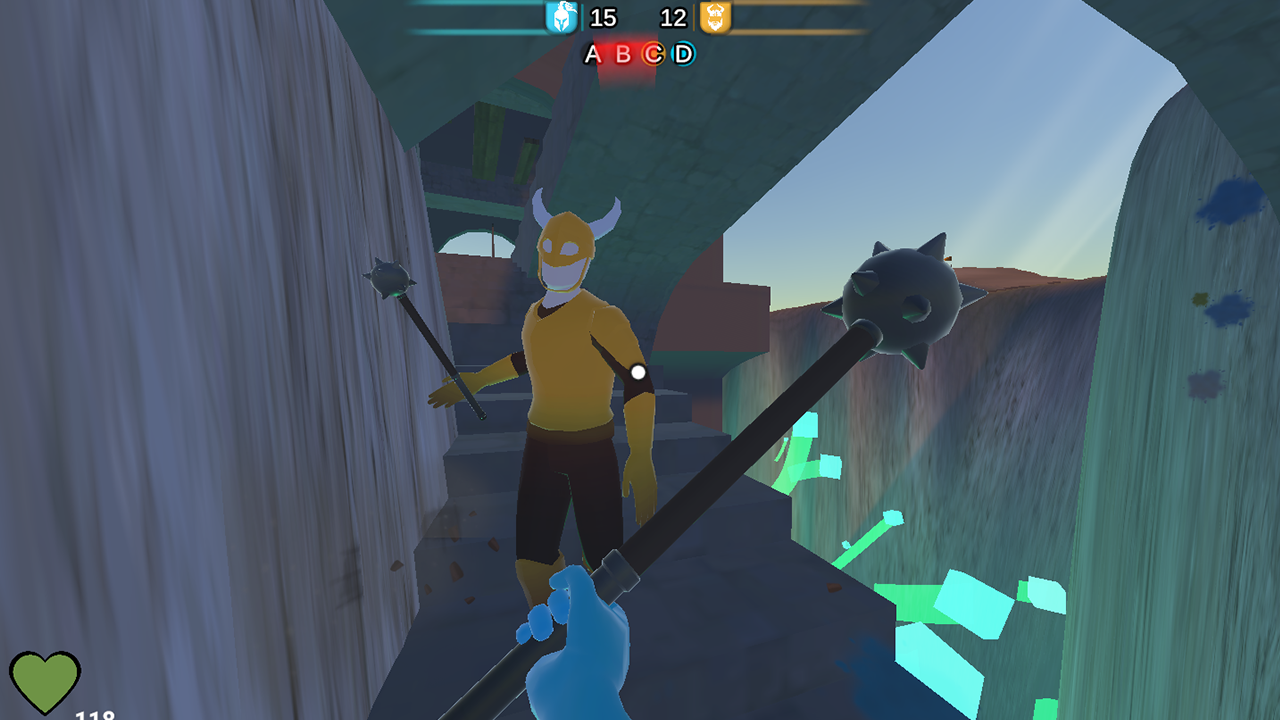The height and width of the screenshot is (720, 1280).
Task: Click the blue knight helmet team icon
Action: (x=562, y=17)
